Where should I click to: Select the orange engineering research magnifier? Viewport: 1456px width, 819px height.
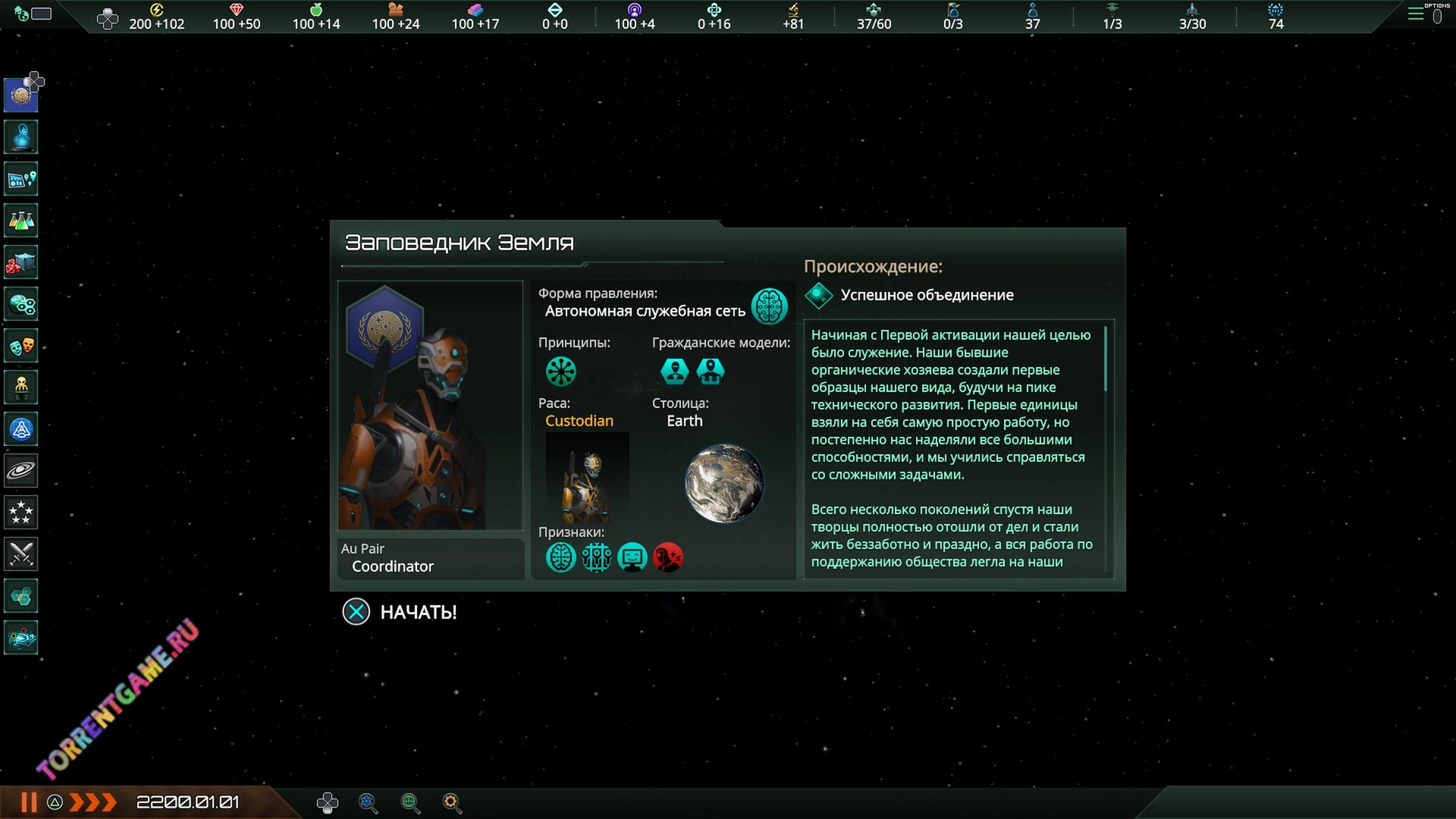[452, 803]
